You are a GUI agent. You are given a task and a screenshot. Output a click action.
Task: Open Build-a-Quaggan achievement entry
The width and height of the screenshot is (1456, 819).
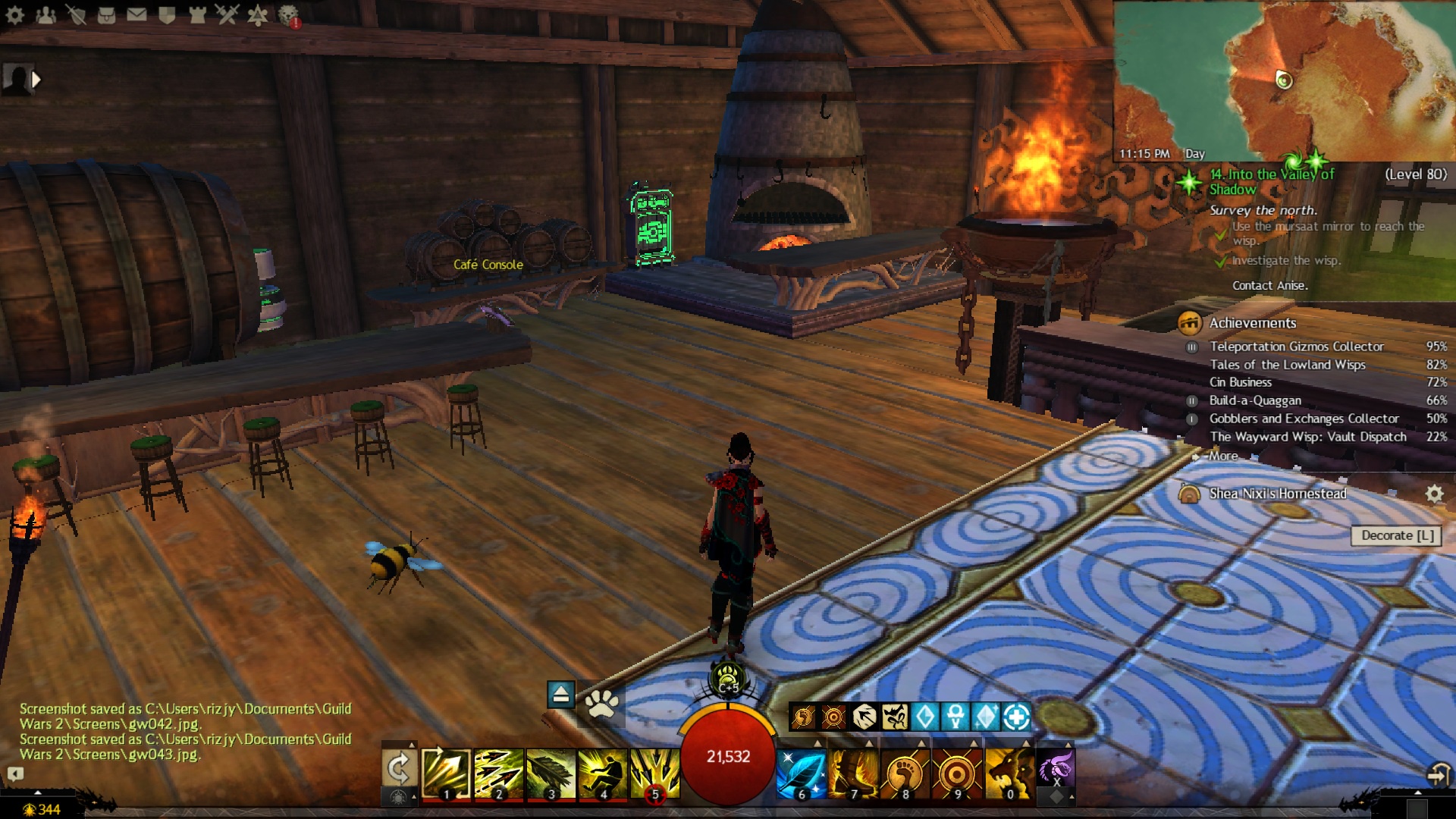(1254, 400)
